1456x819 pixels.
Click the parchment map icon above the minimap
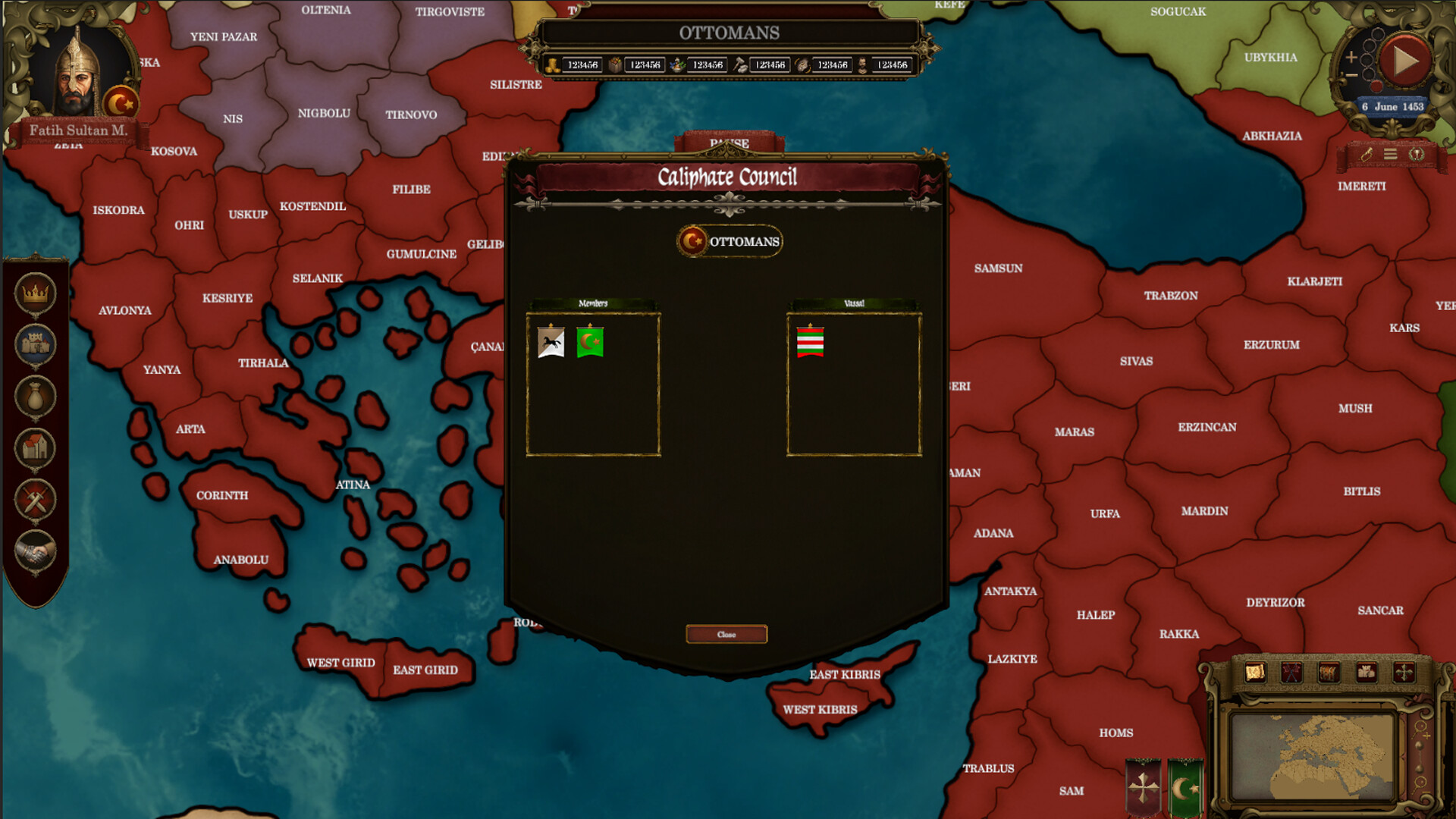click(1255, 672)
